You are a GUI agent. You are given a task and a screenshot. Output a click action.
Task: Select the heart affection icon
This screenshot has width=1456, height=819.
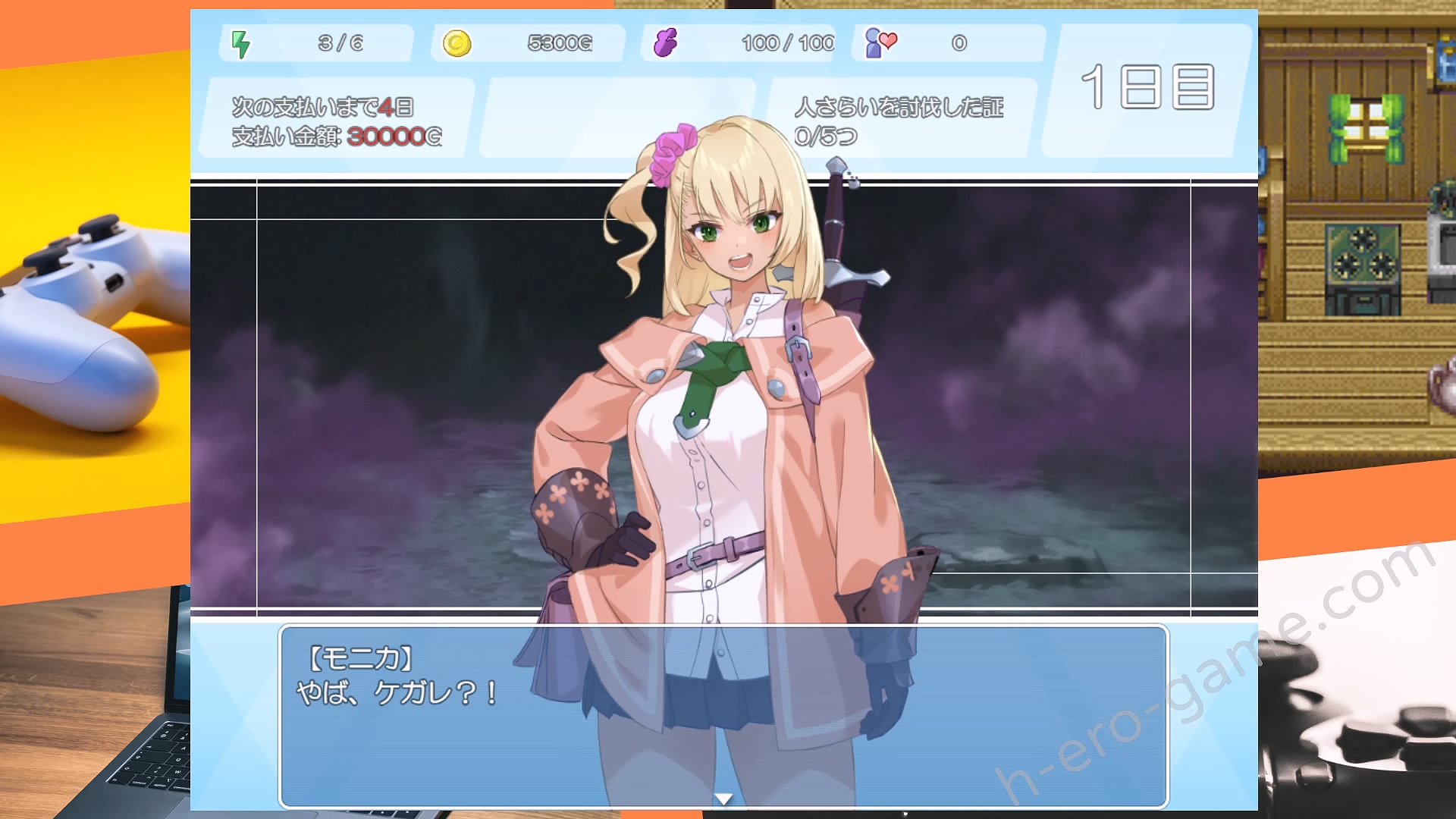(x=881, y=42)
